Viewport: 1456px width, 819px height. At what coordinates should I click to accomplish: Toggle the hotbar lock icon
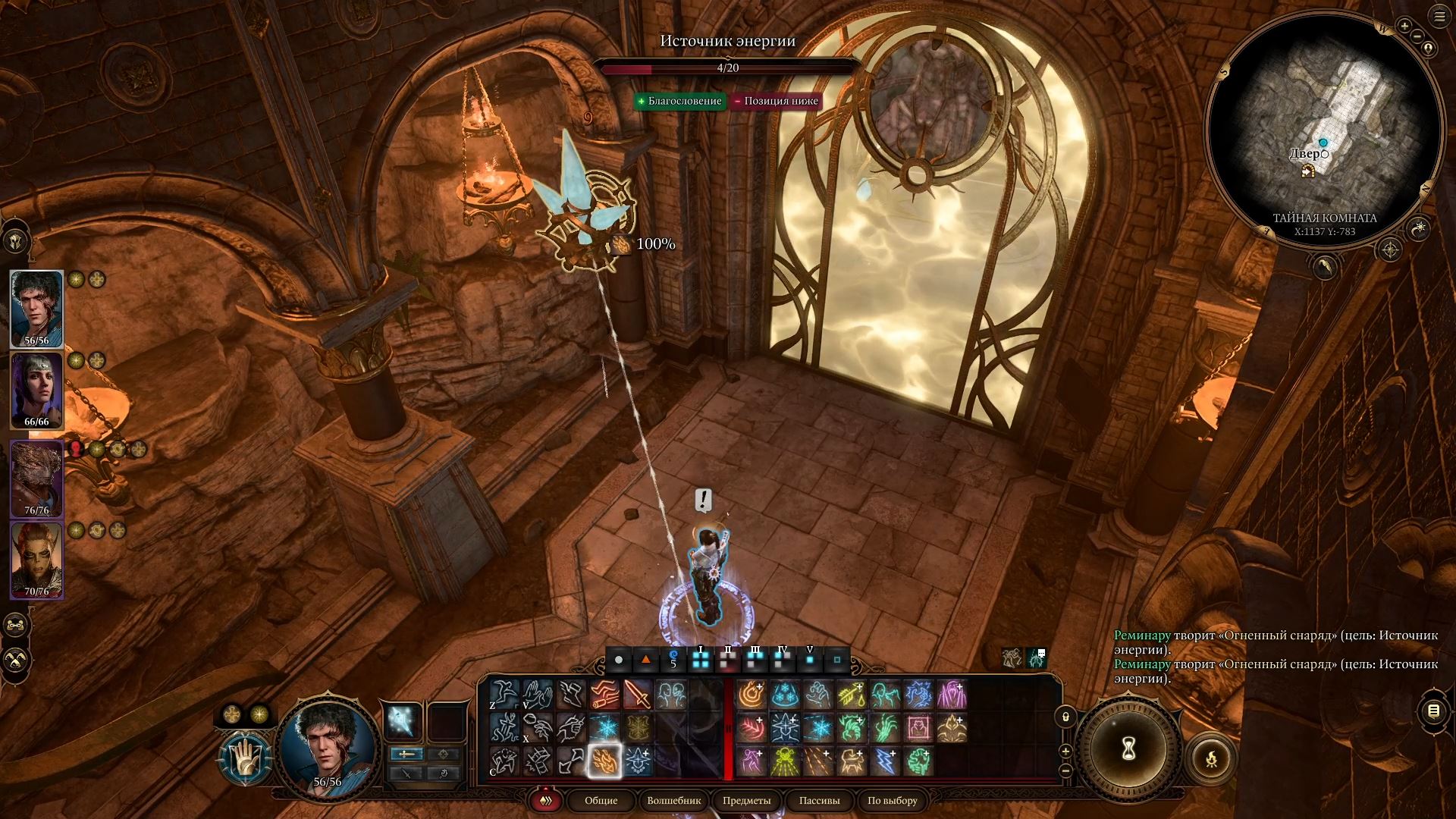(x=1065, y=717)
